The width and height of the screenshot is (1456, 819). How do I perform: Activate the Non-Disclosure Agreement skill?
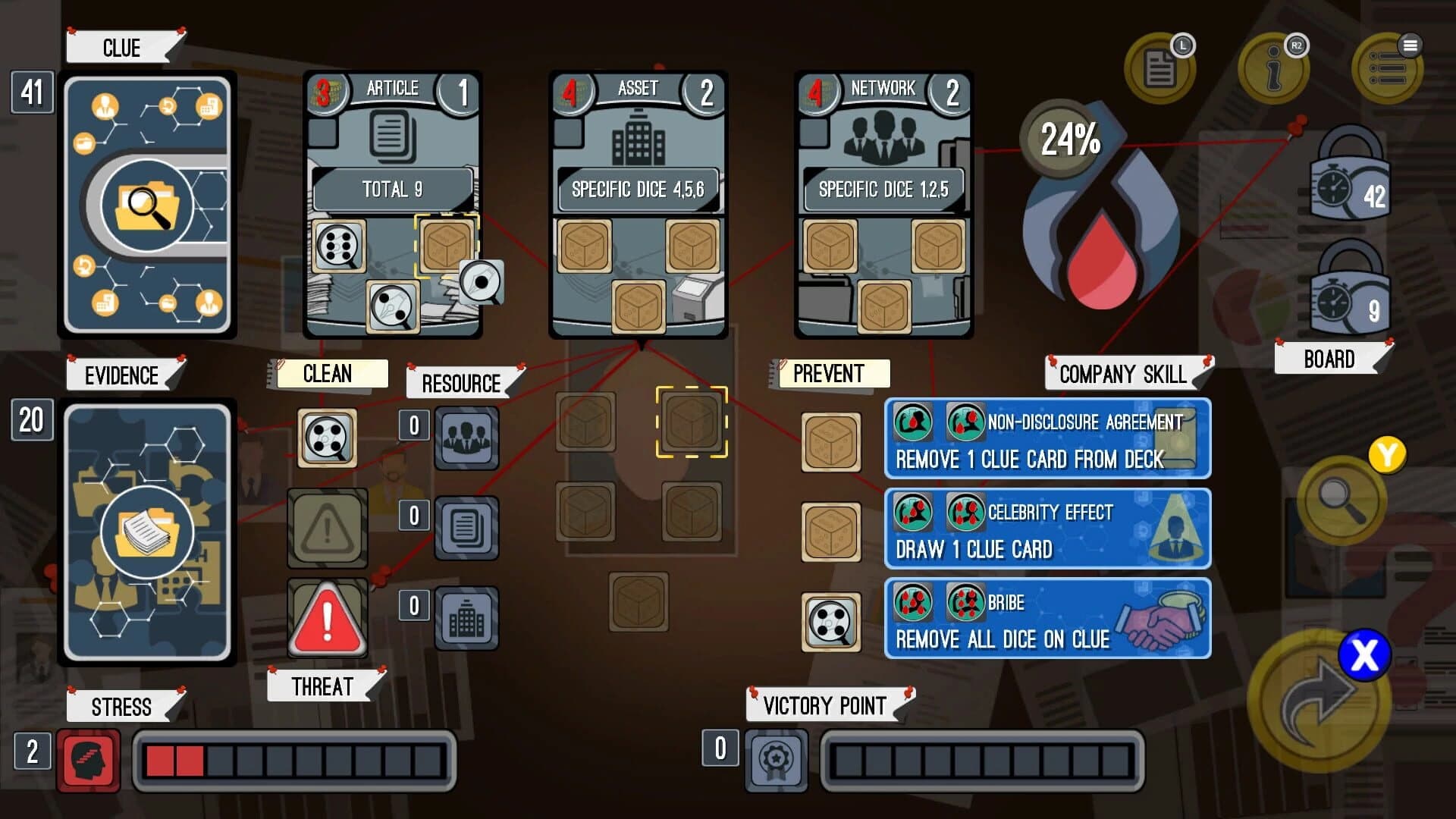point(1046,440)
